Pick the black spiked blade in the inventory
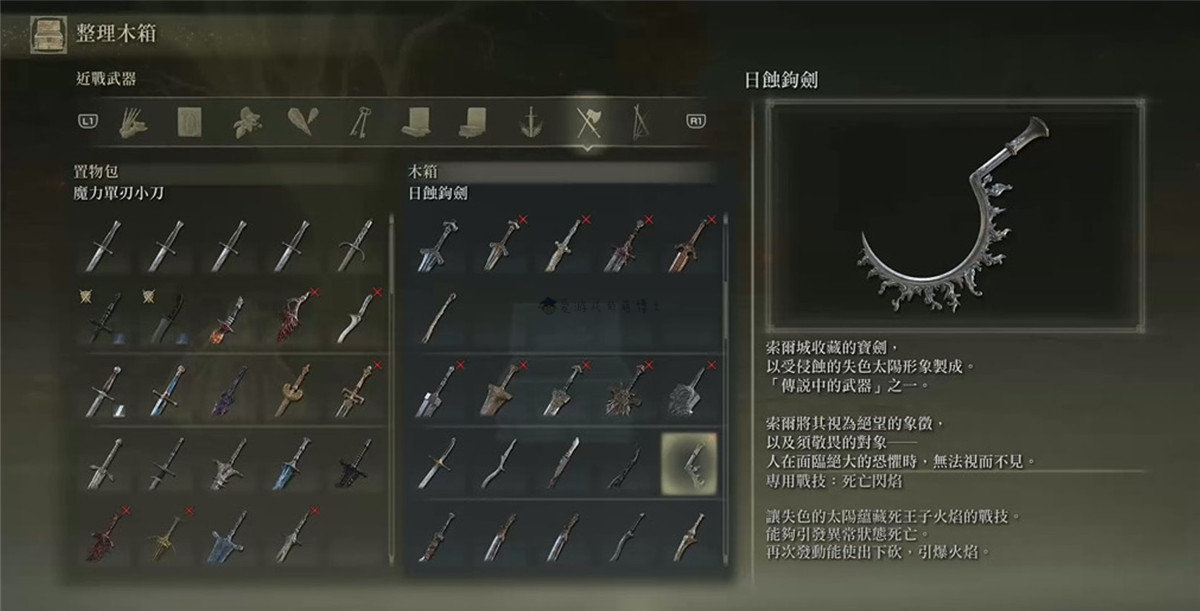The height and width of the screenshot is (611, 1200). point(354,462)
